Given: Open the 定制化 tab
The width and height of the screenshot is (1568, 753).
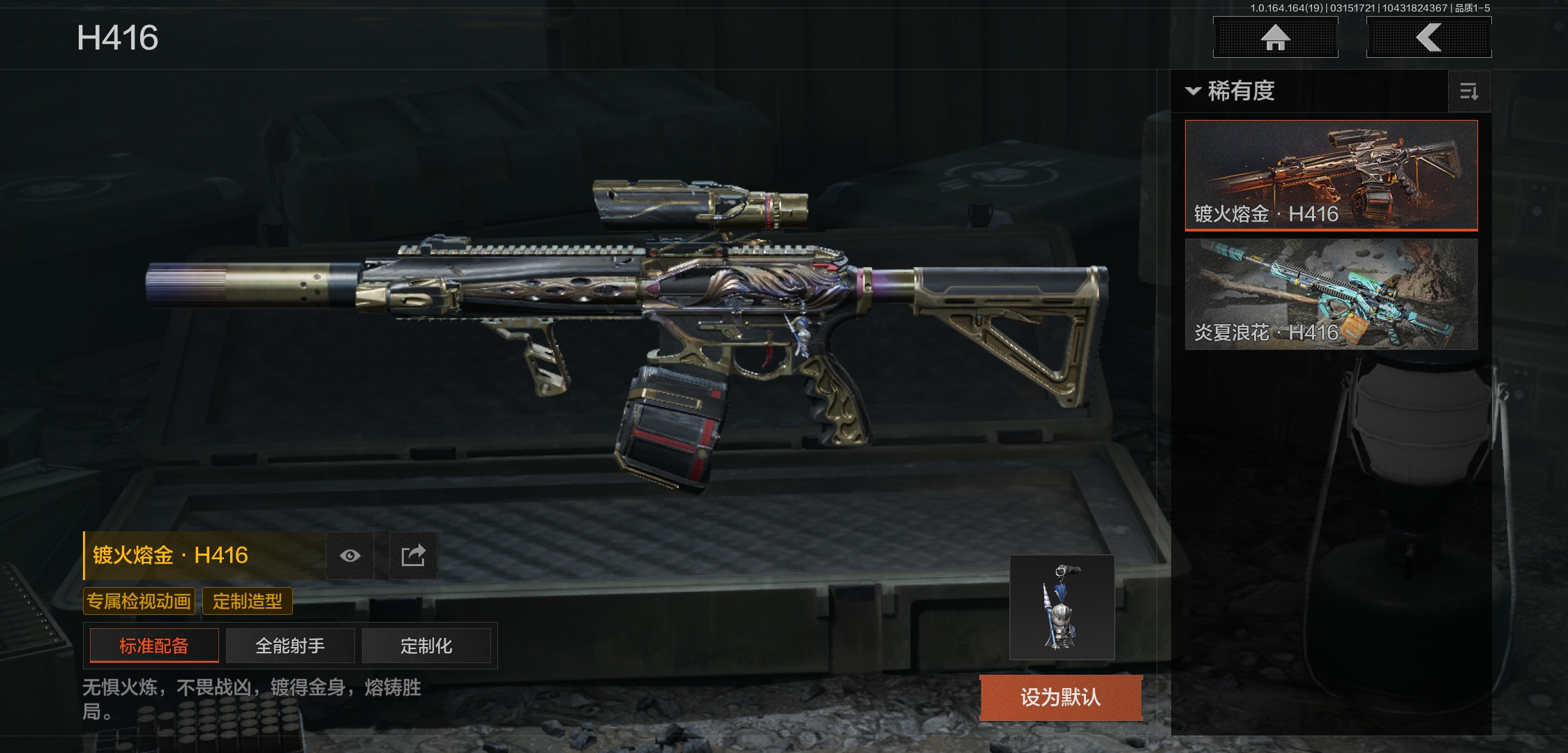Looking at the screenshot, I should tap(426, 646).
